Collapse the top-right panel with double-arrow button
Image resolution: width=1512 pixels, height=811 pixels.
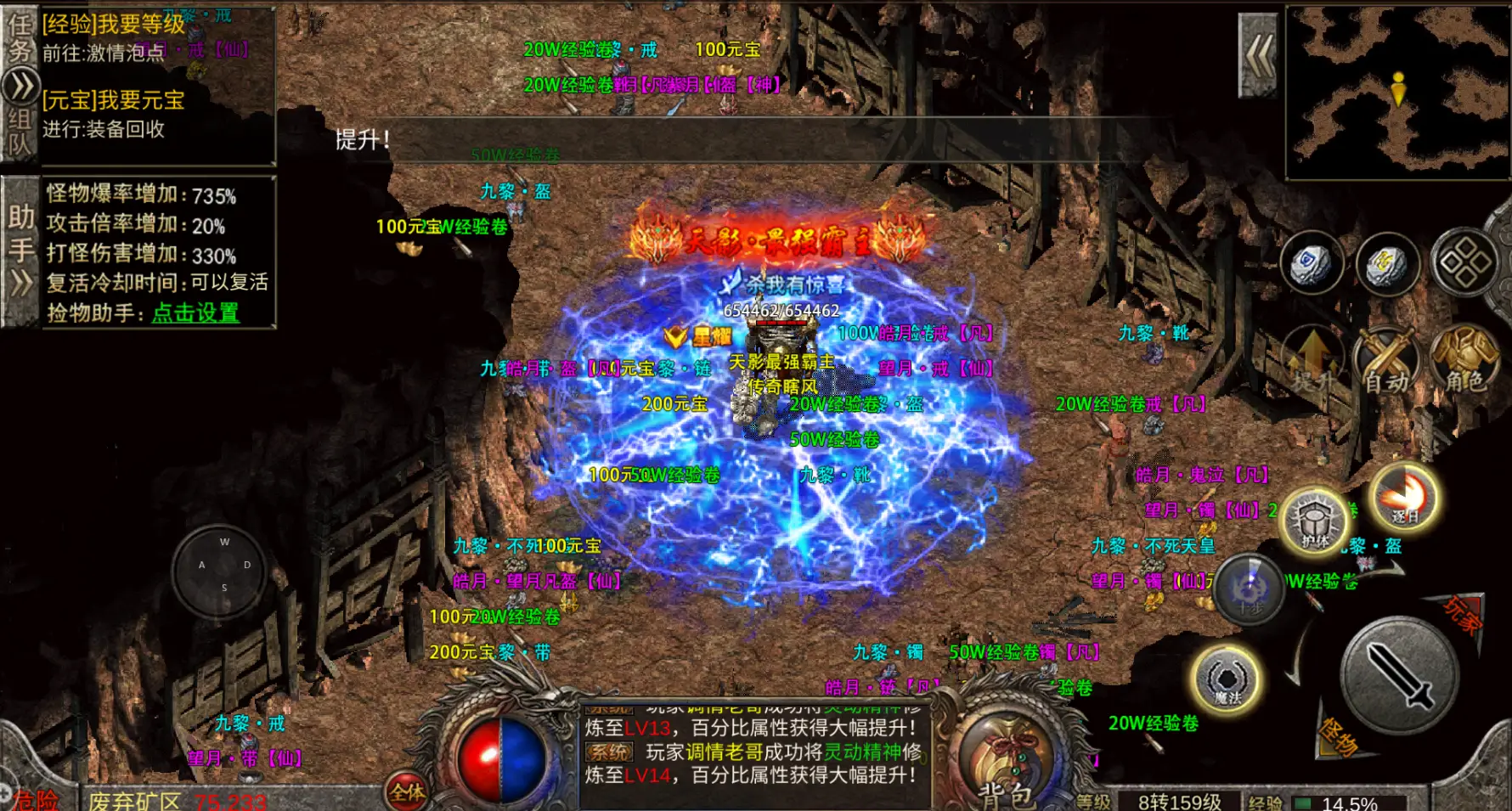(1259, 56)
